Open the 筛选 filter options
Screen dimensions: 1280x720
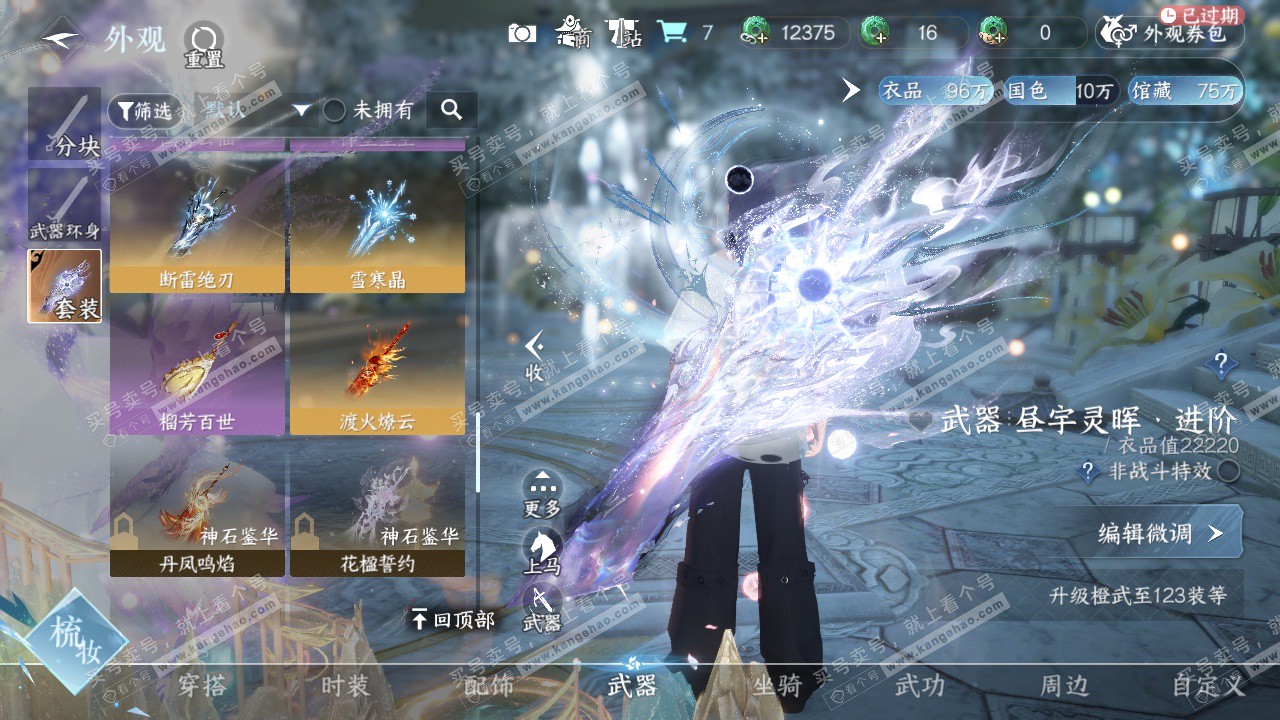click(x=141, y=110)
